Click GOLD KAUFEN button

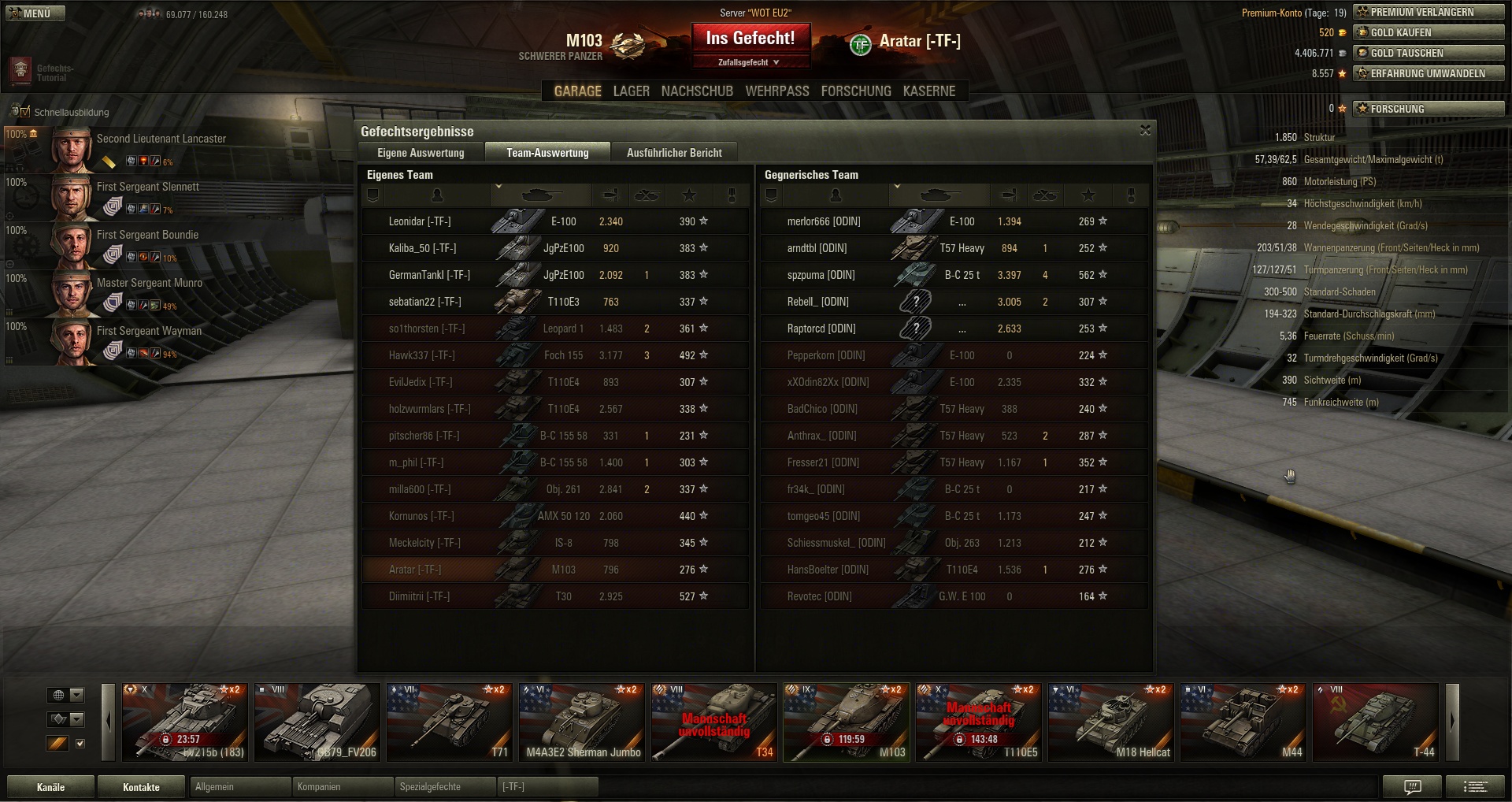coord(1429,32)
